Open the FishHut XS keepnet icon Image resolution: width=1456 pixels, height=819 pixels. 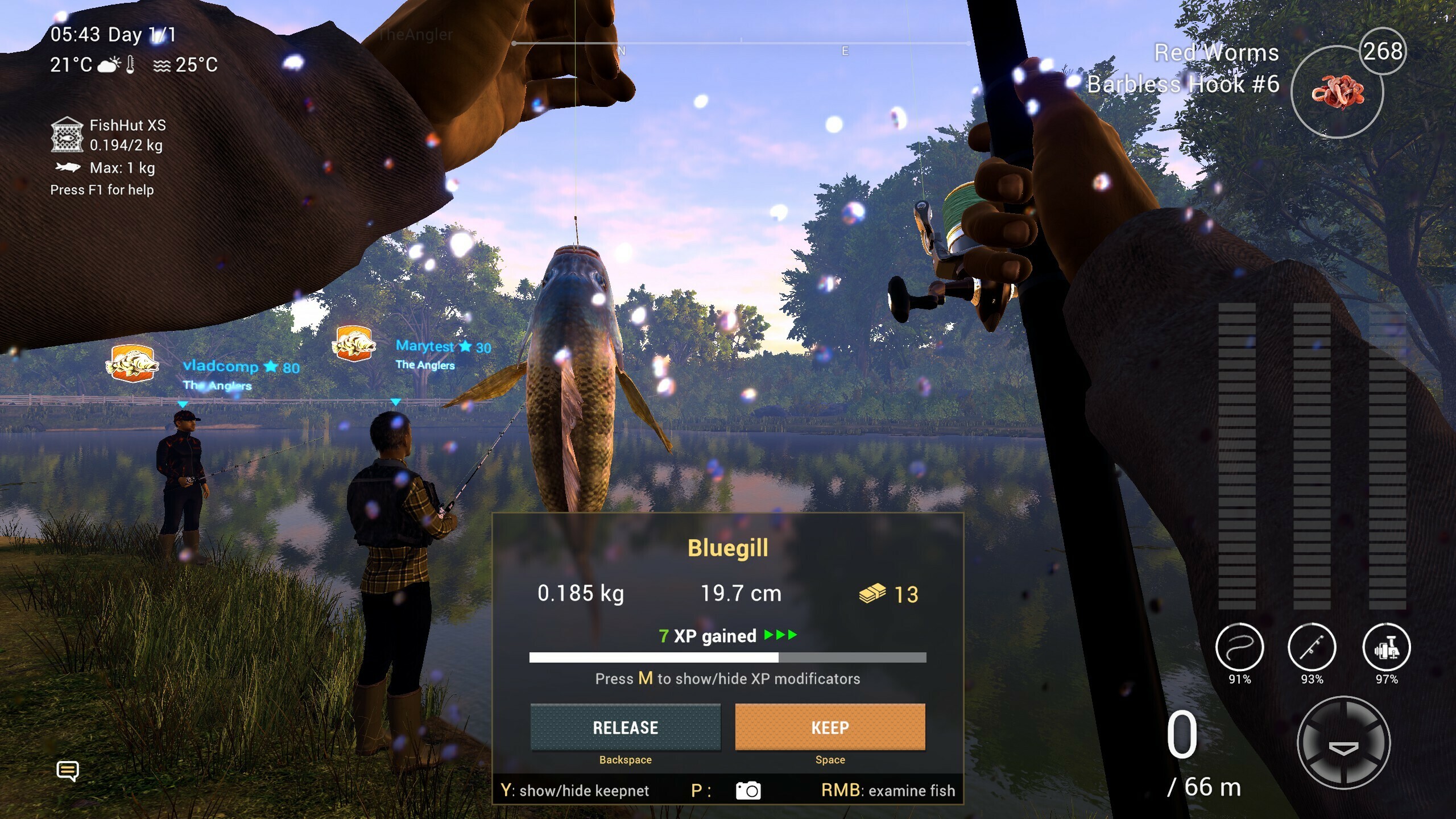67,135
